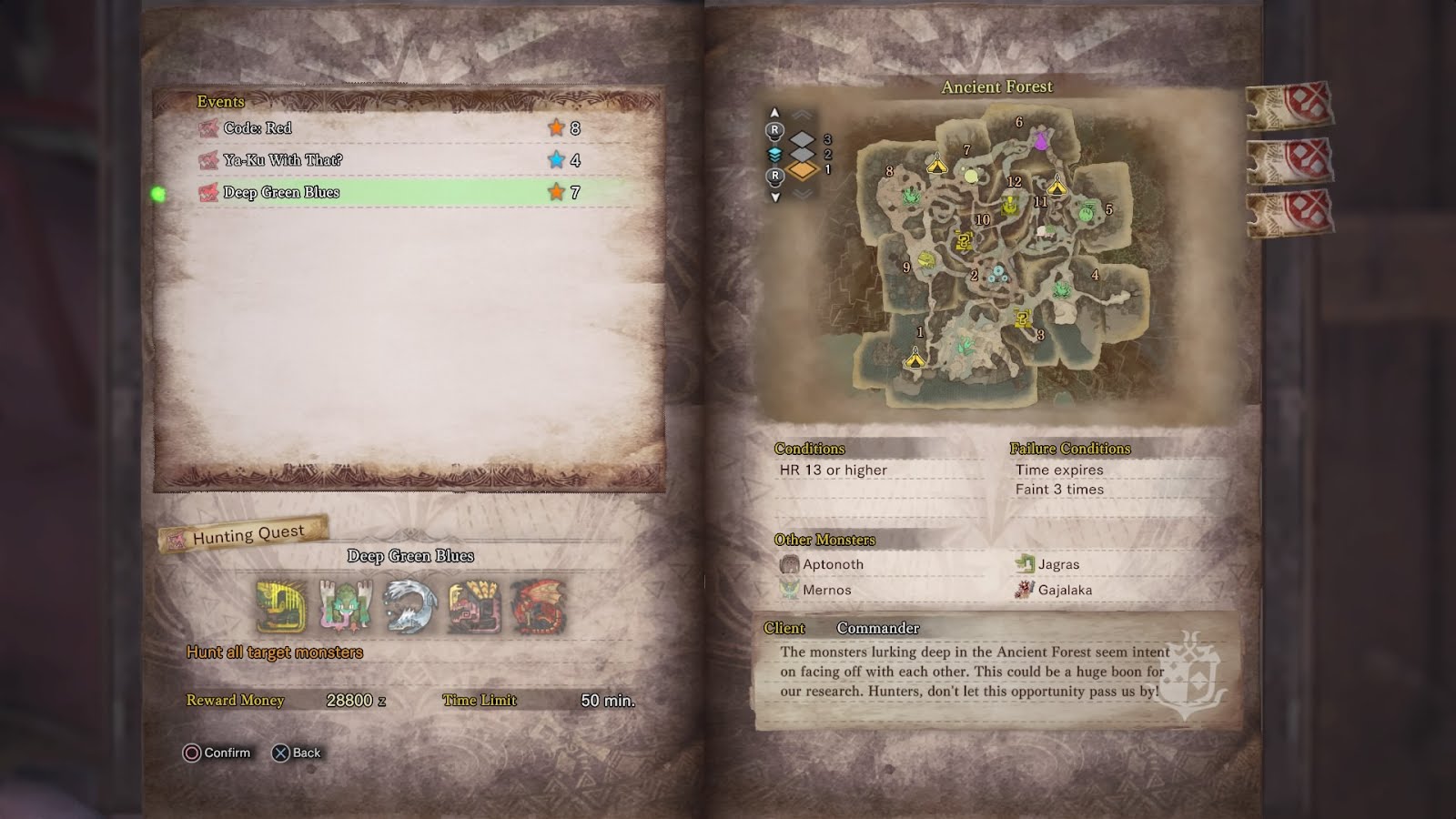Click the up arrow above the map level selector

pos(774,112)
